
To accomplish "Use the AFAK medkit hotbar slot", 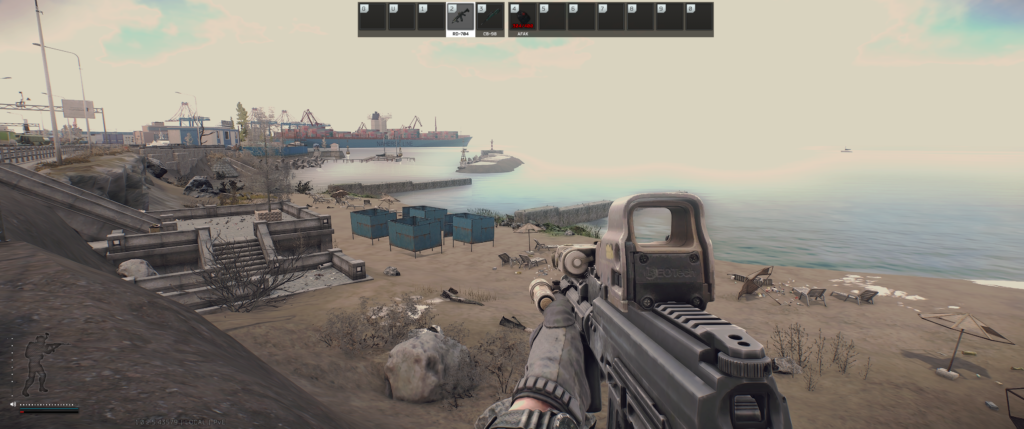I will 522,19.
